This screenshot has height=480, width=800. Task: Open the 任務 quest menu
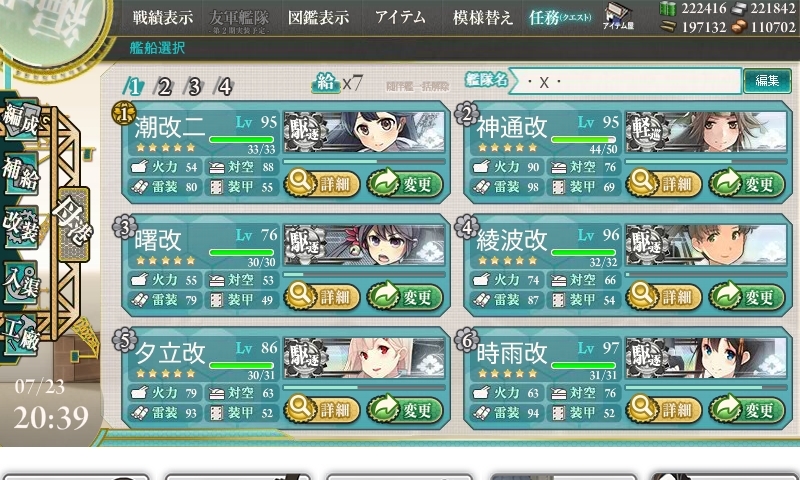coord(558,17)
